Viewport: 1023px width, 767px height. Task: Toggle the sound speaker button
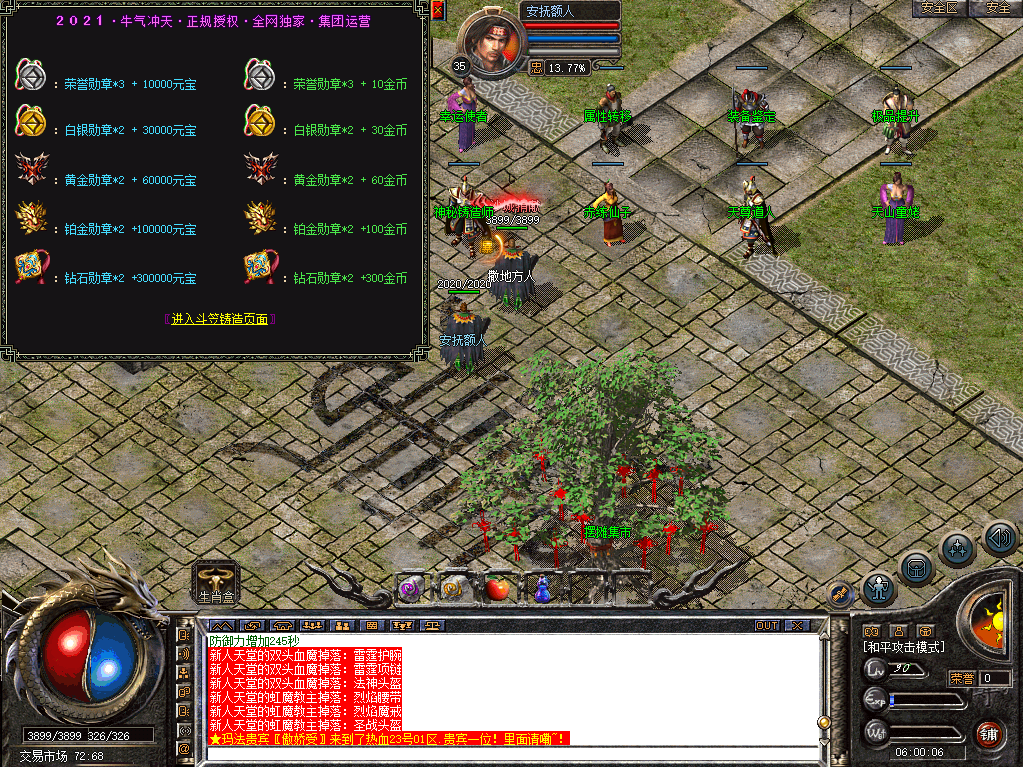pyautogui.click(x=998, y=537)
